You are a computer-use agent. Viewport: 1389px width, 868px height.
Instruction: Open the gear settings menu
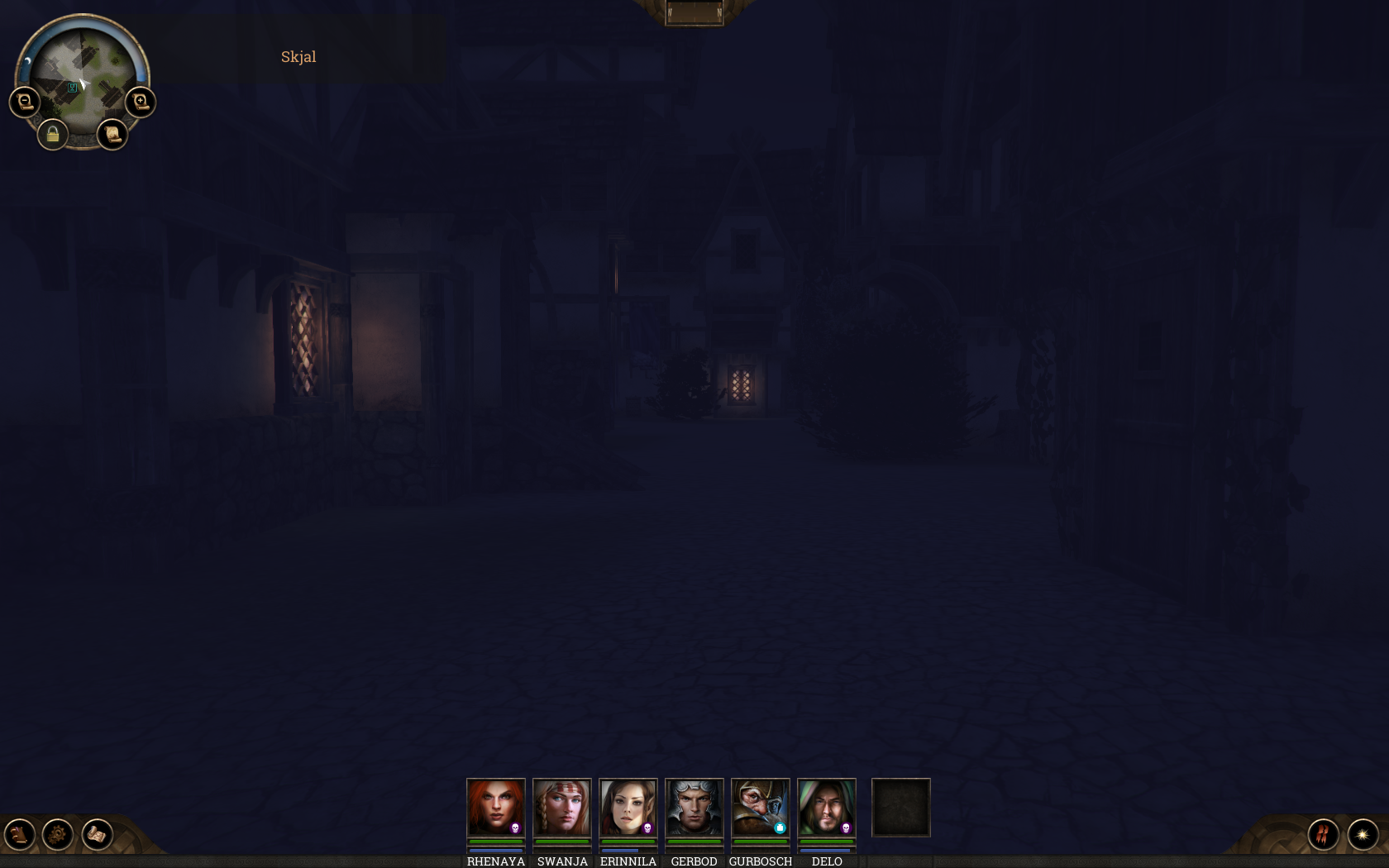click(58, 834)
